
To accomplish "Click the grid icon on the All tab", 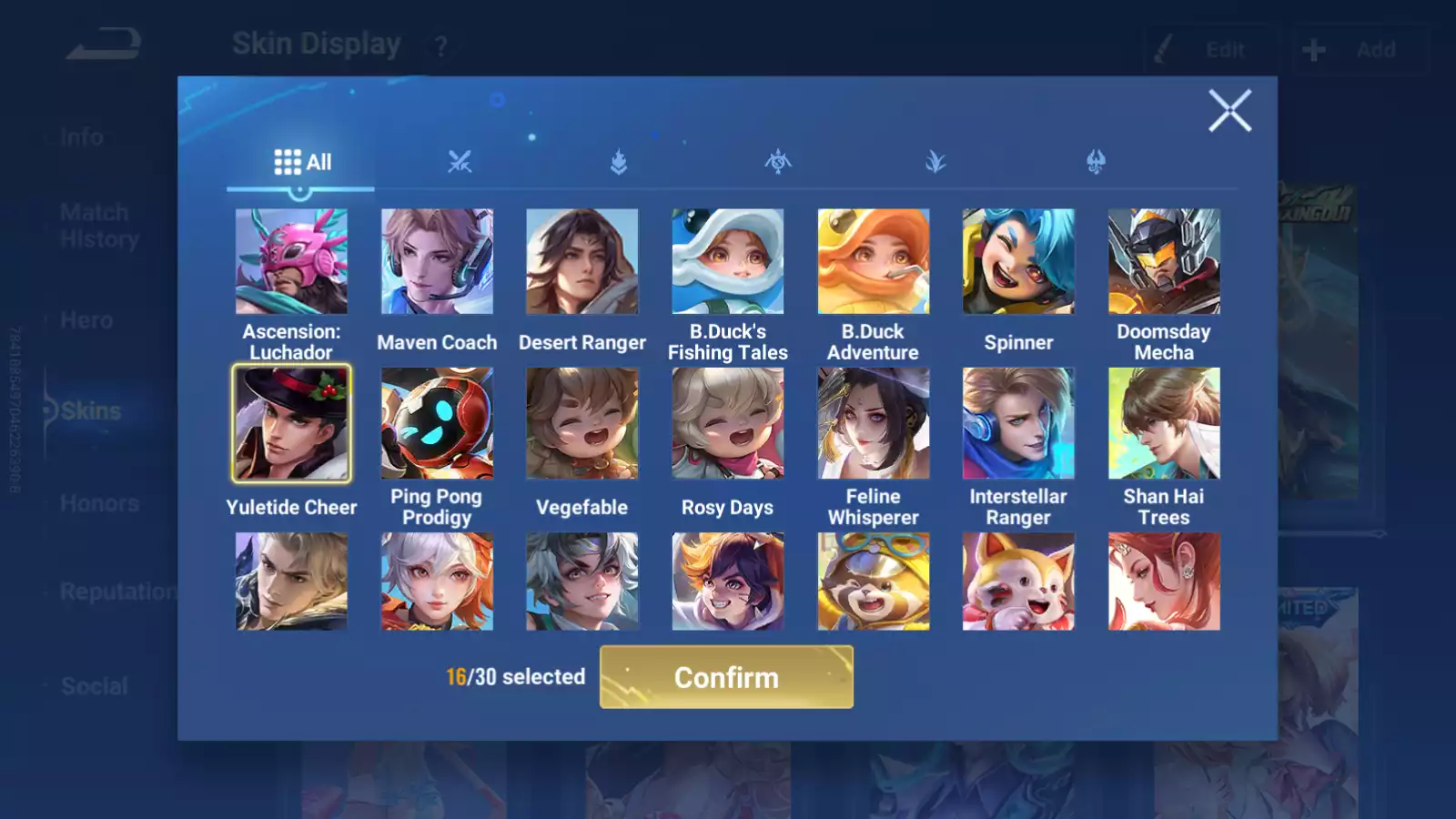I will 288,160.
